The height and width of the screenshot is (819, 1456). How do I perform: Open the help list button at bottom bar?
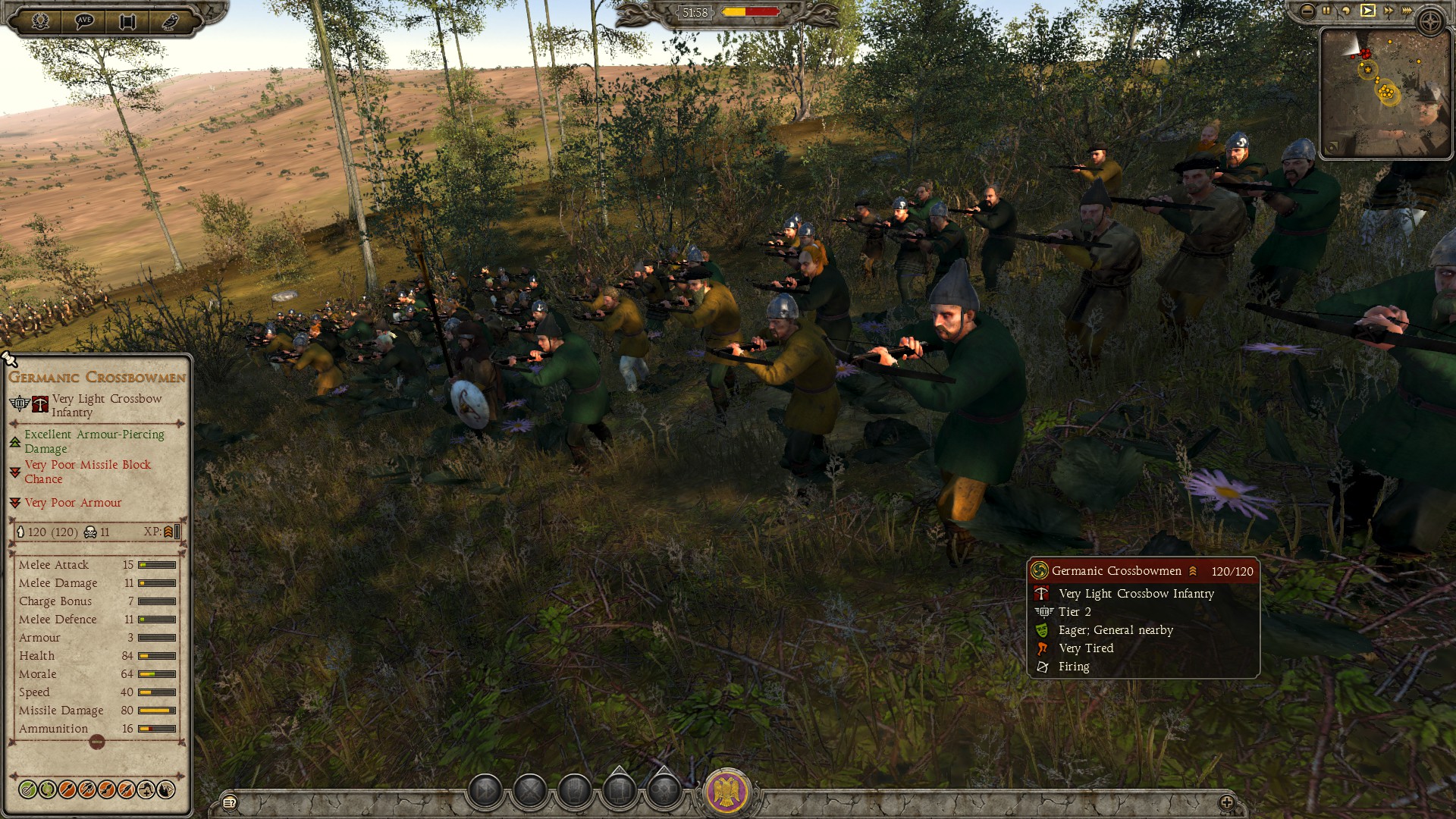[x=229, y=802]
